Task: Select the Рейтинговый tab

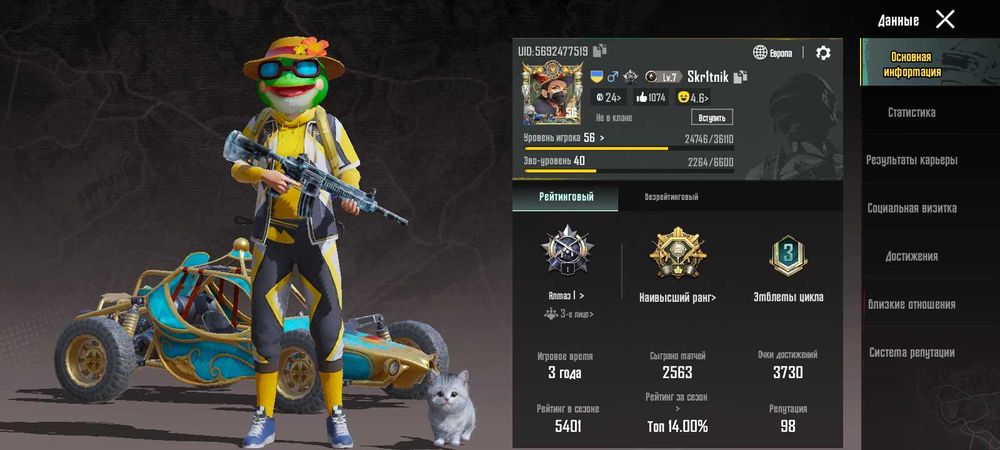Action: [x=566, y=197]
